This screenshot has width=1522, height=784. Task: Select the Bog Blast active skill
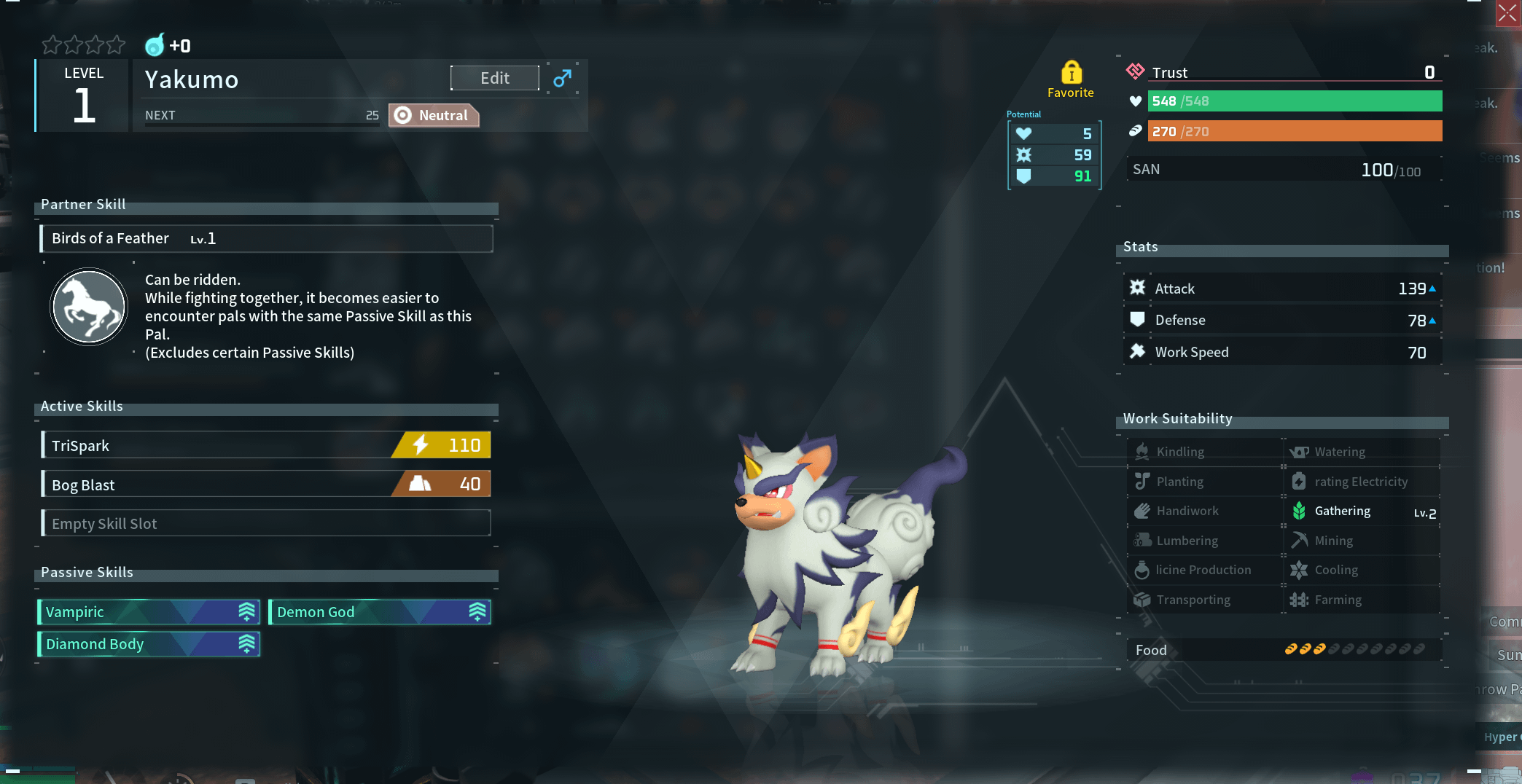click(x=266, y=485)
